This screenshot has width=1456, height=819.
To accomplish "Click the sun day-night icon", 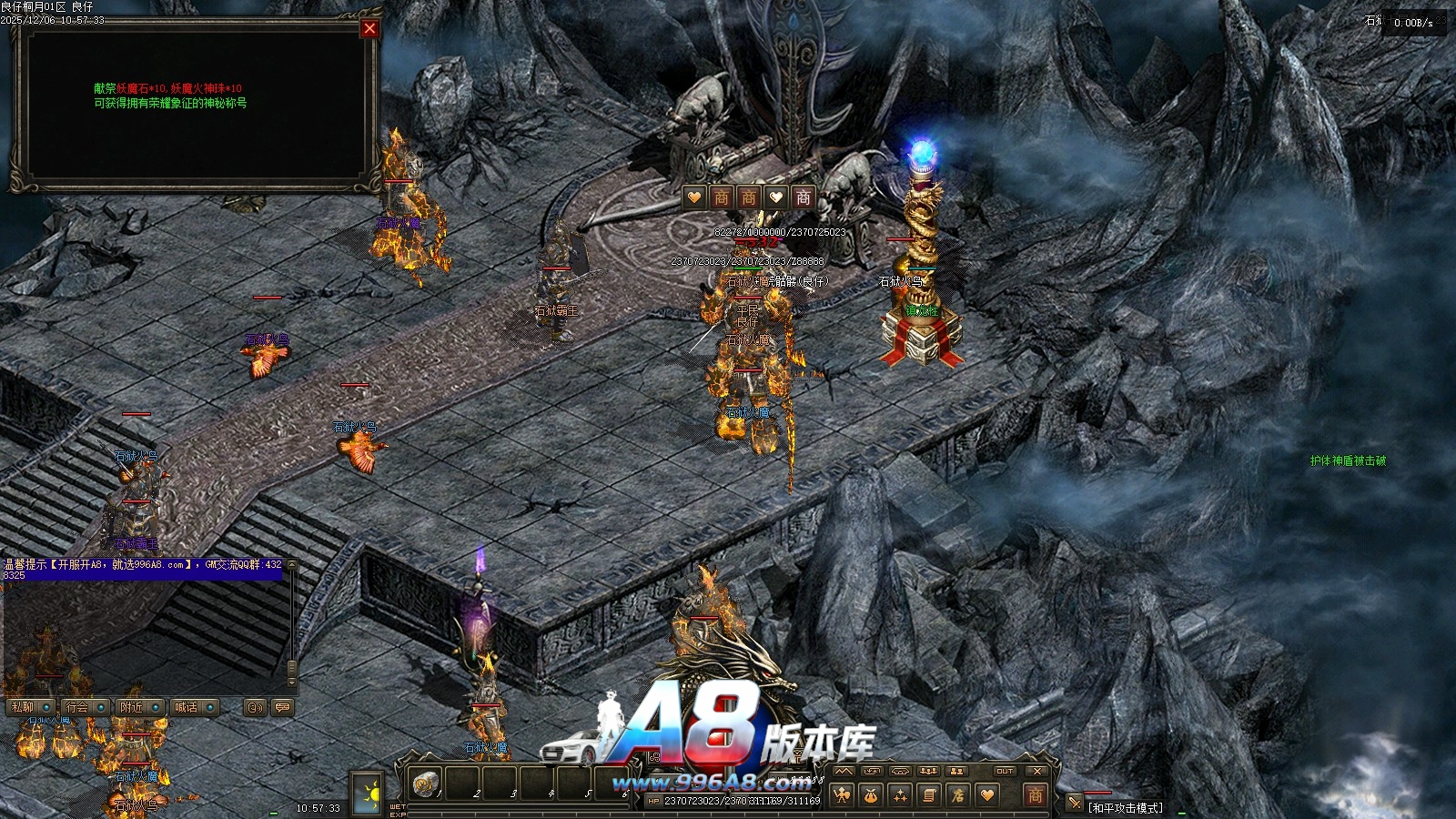I will pyautogui.click(x=370, y=794).
